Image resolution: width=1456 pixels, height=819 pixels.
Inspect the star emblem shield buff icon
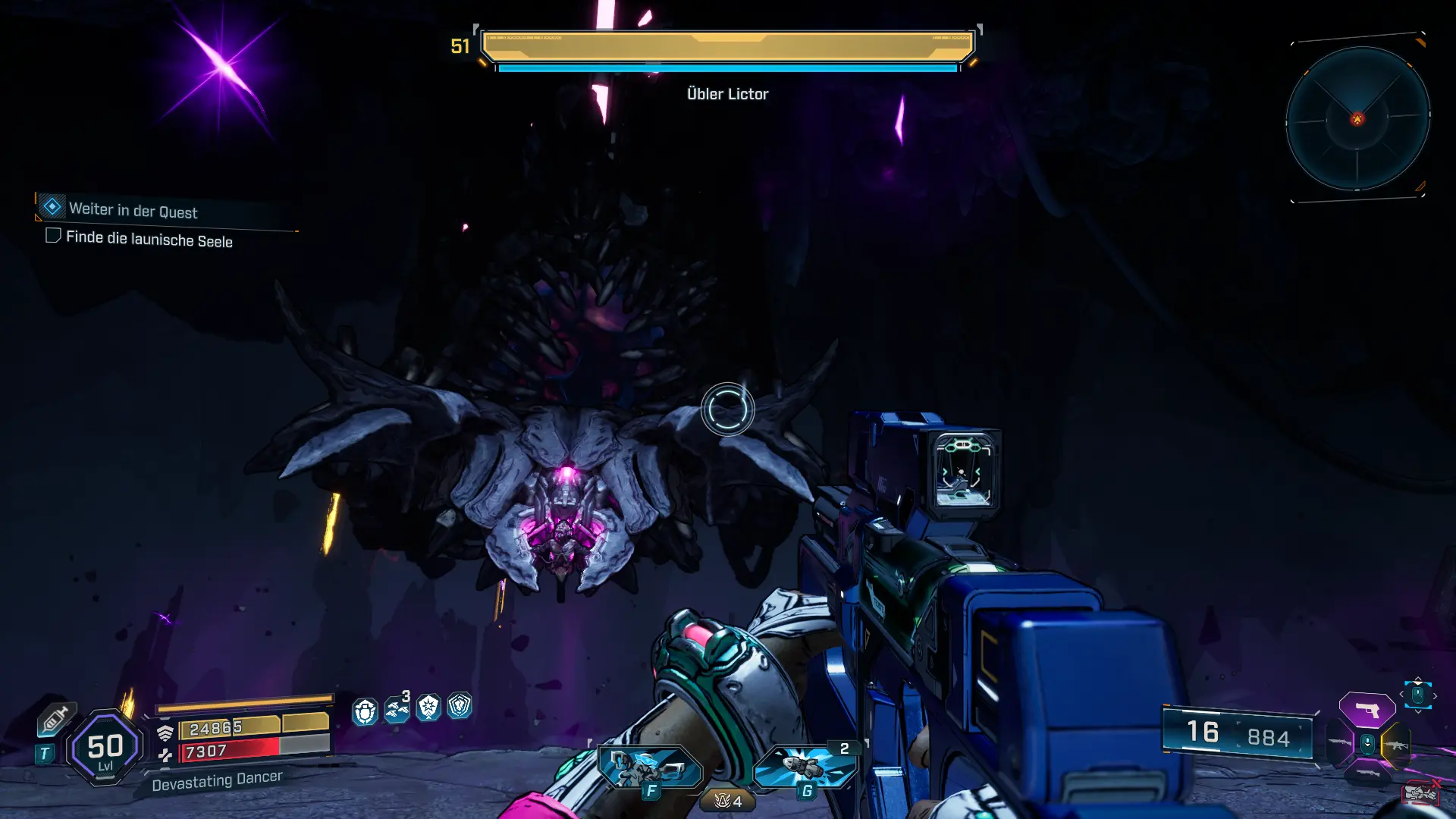[428, 708]
